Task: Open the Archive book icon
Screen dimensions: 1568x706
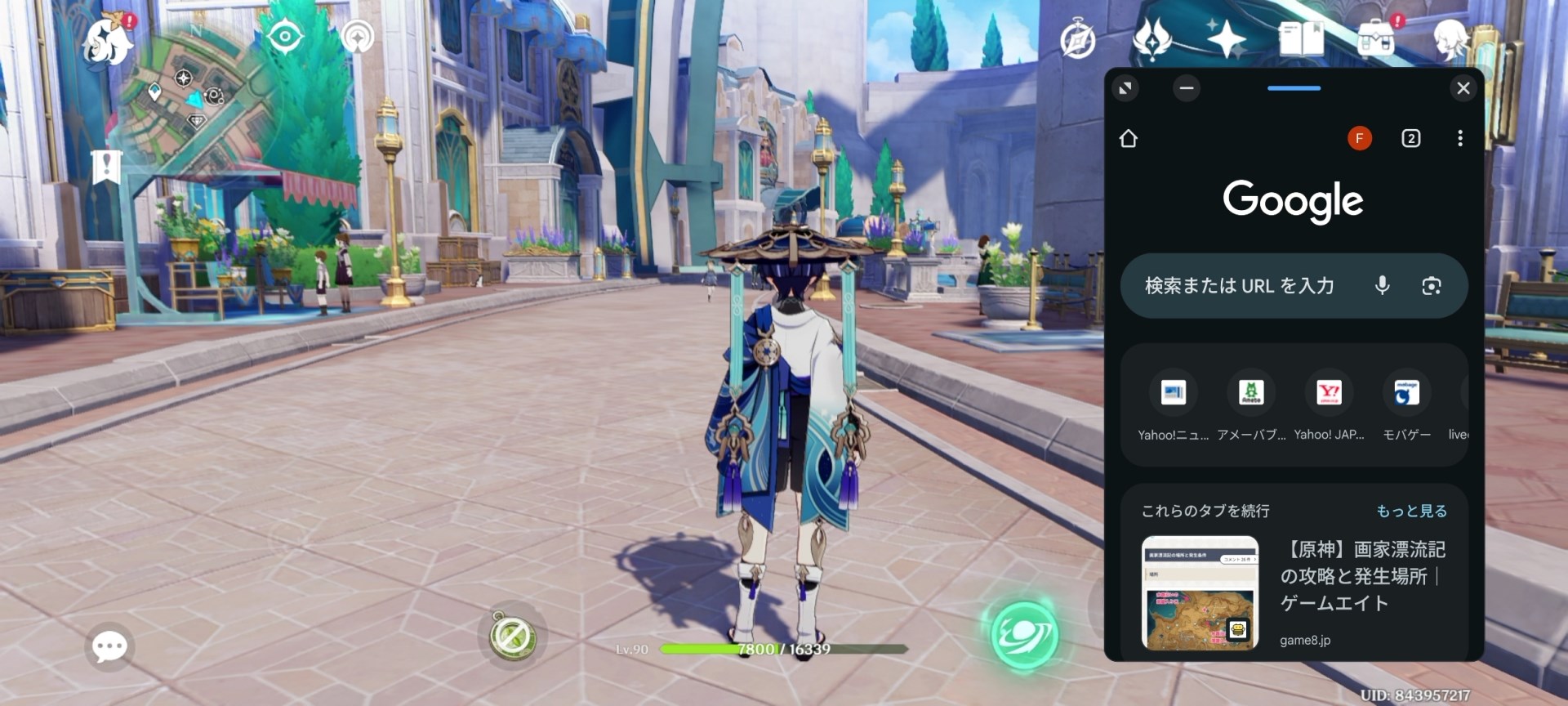Action: [1300, 37]
